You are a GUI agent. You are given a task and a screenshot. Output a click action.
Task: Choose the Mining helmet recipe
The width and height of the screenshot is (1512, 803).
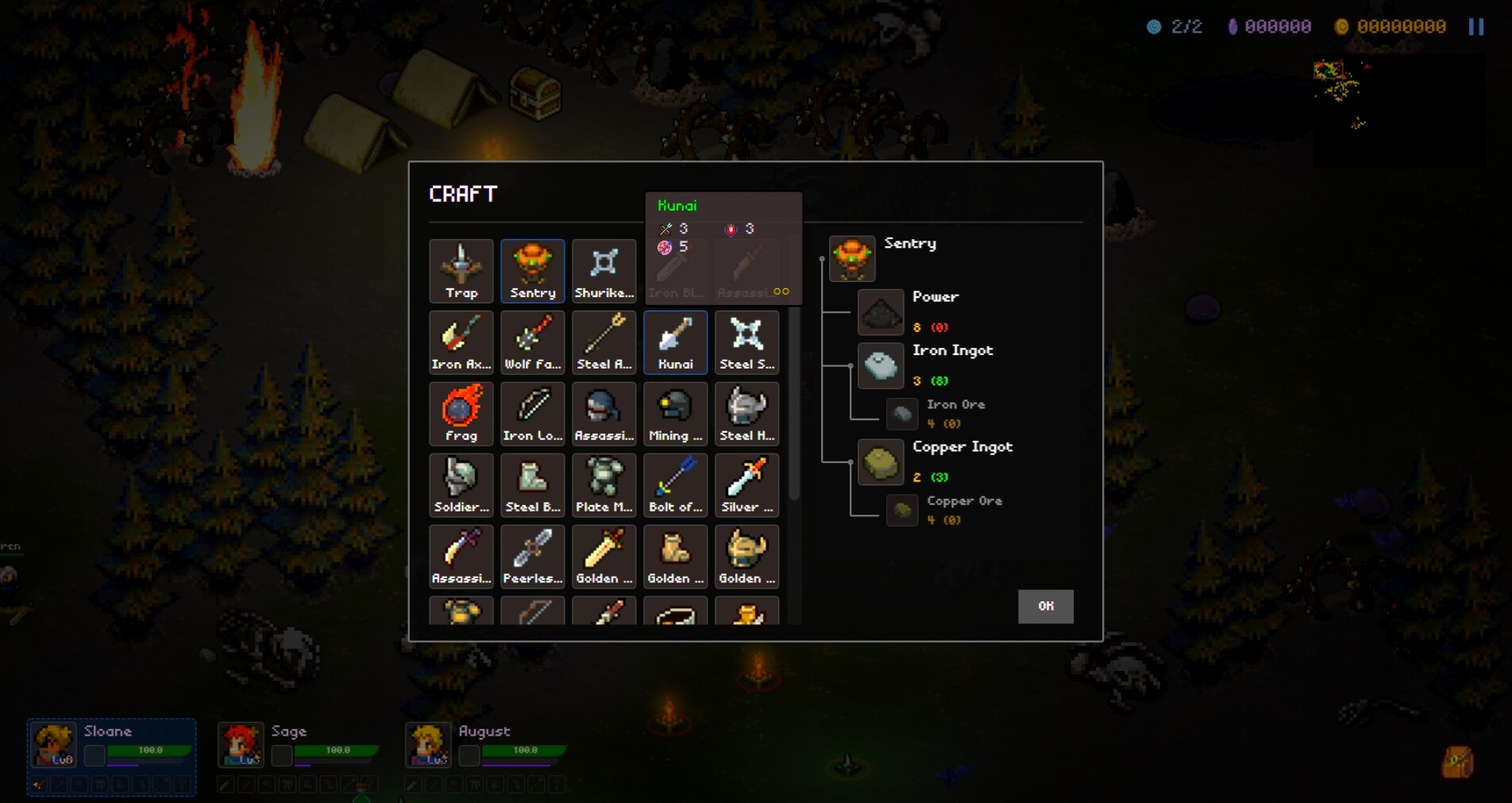point(674,414)
